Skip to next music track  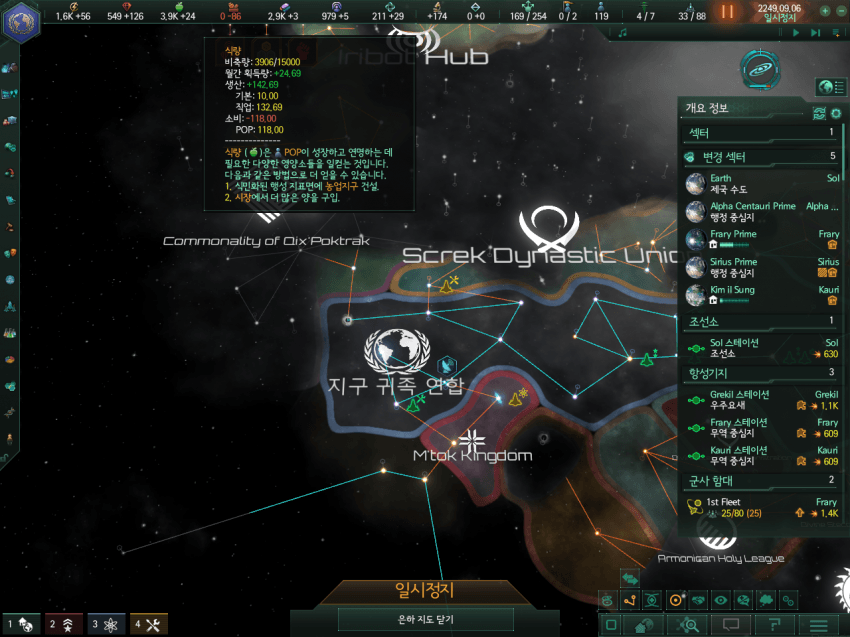tap(816, 32)
